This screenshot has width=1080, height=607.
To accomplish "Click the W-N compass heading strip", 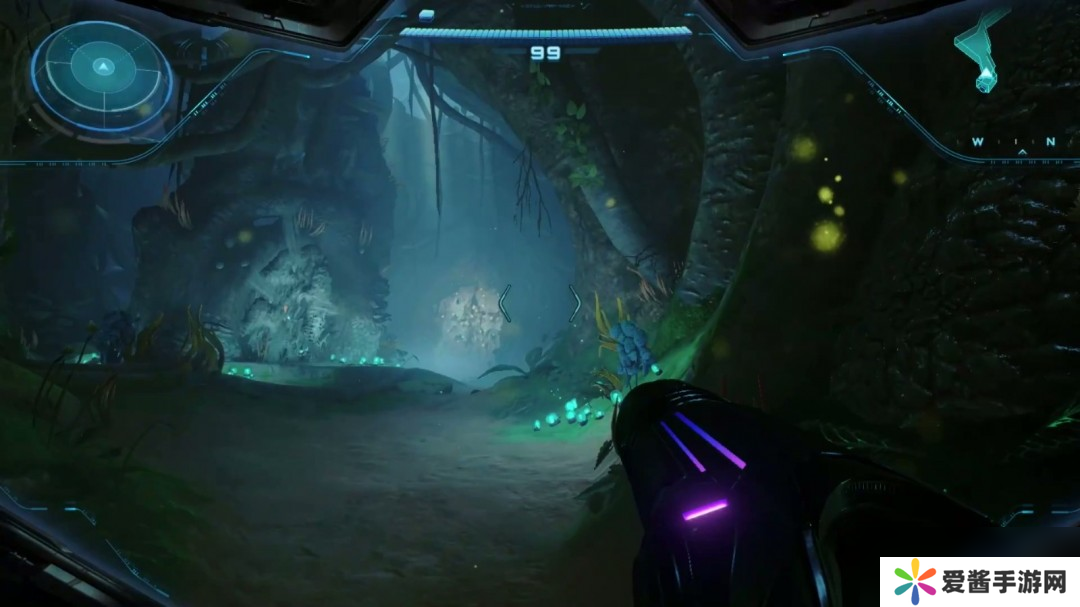I will [1013, 143].
